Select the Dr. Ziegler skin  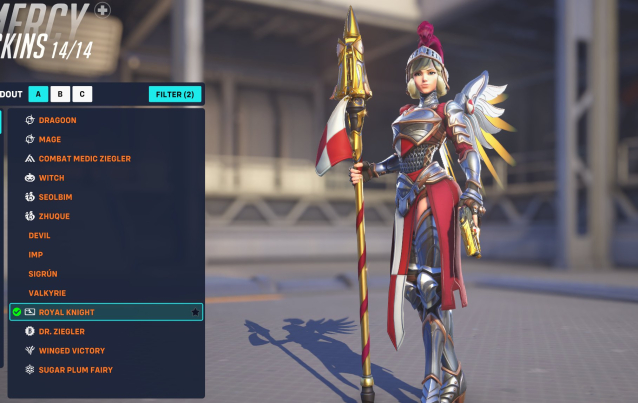tap(62, 331)
